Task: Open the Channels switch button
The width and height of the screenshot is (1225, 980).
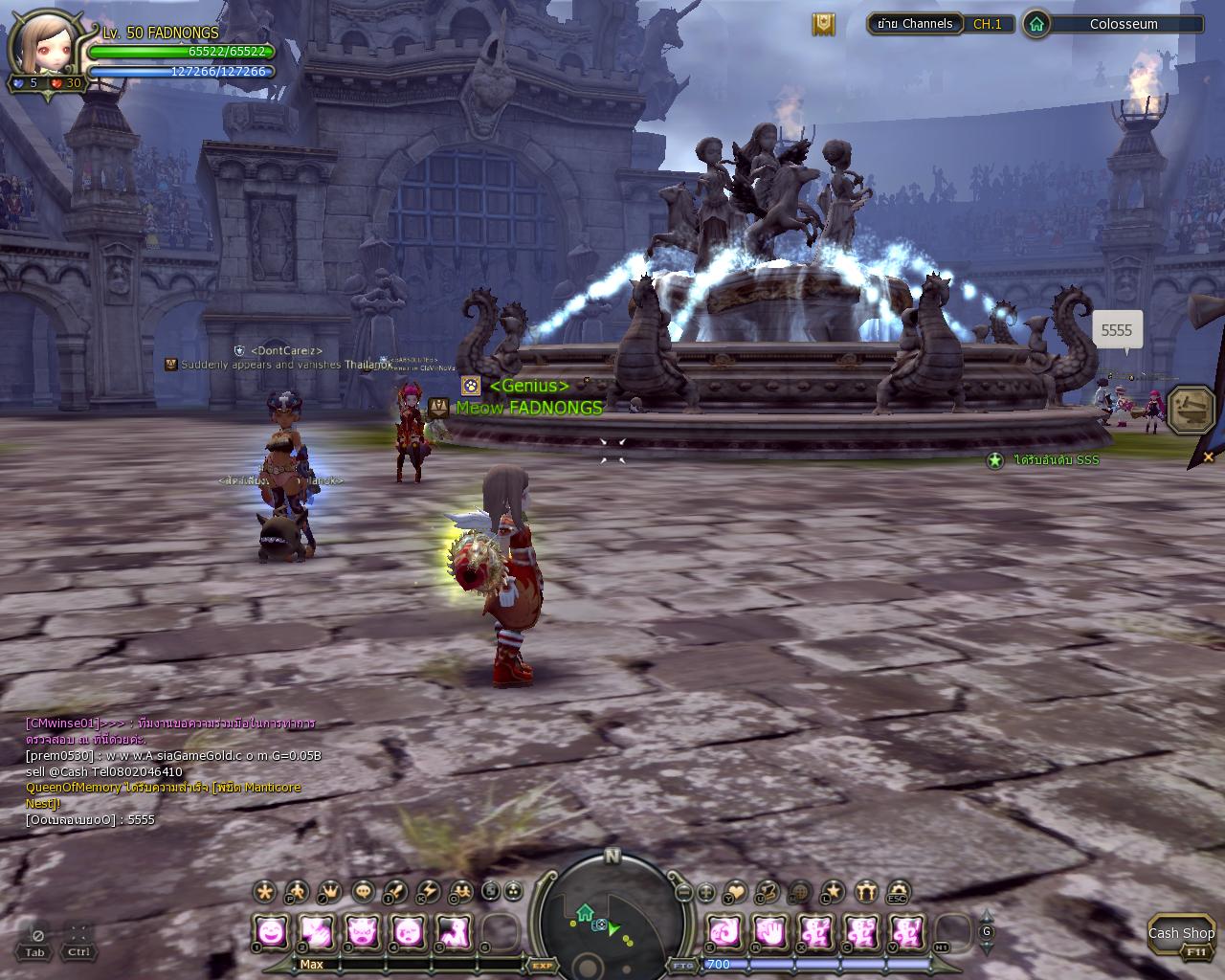Action: tap(914, 24)
